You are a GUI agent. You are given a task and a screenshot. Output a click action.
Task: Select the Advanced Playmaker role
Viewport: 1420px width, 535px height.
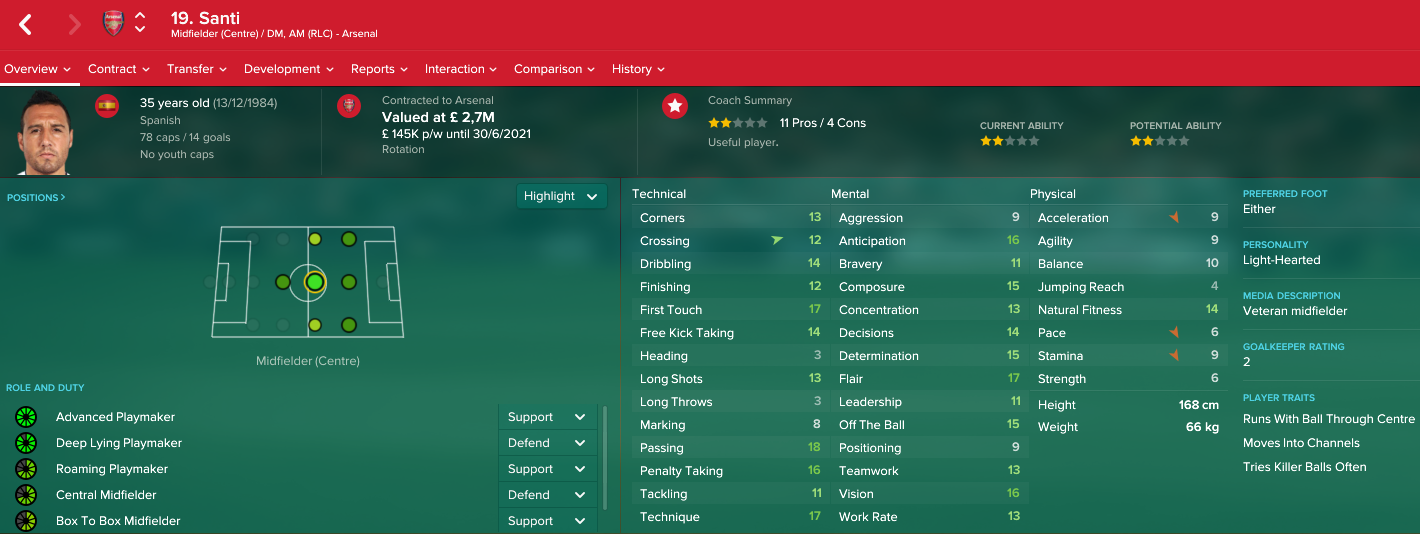[x=115, y=417]
